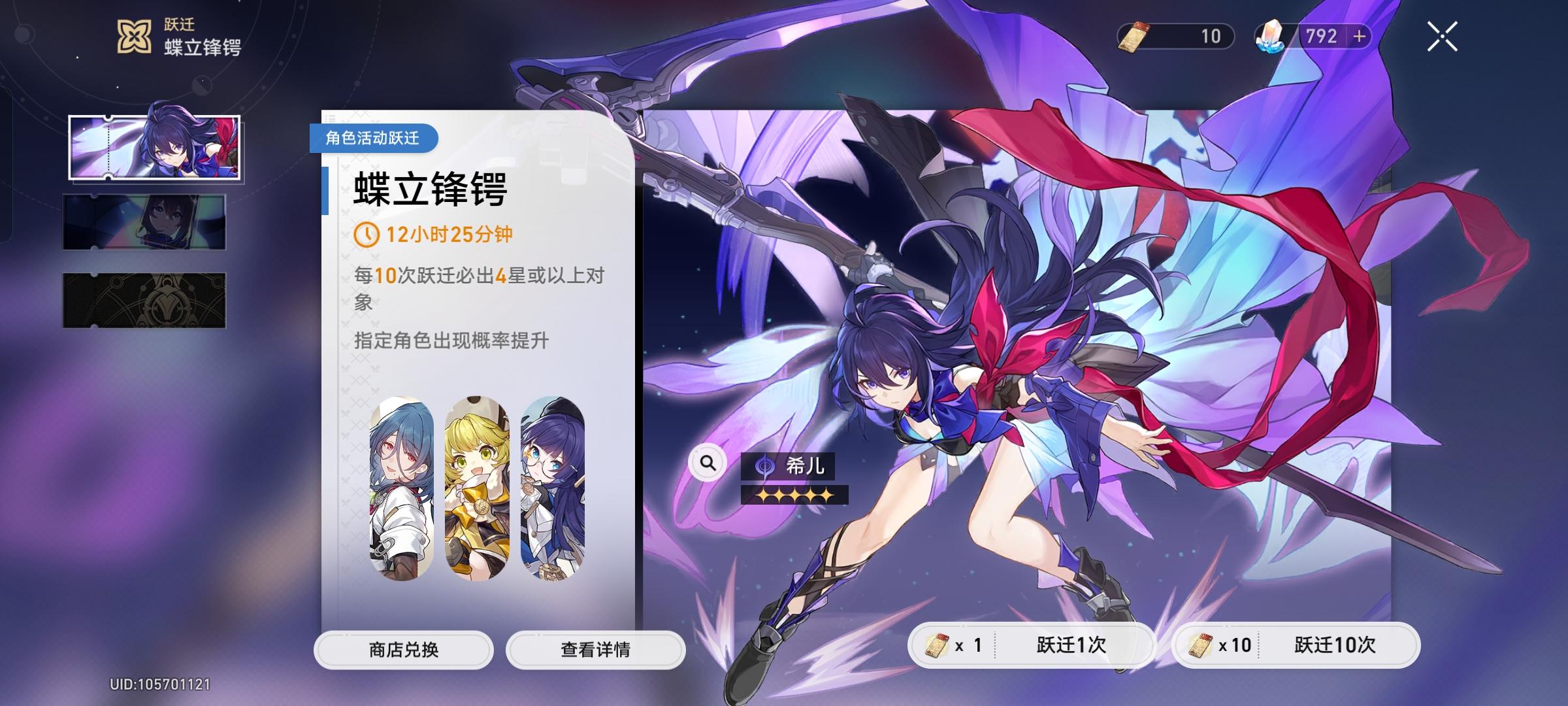1568x706 pixels.
Task: Click the Quantum element icon on Seele's nameplate
Action: point(763,467)
